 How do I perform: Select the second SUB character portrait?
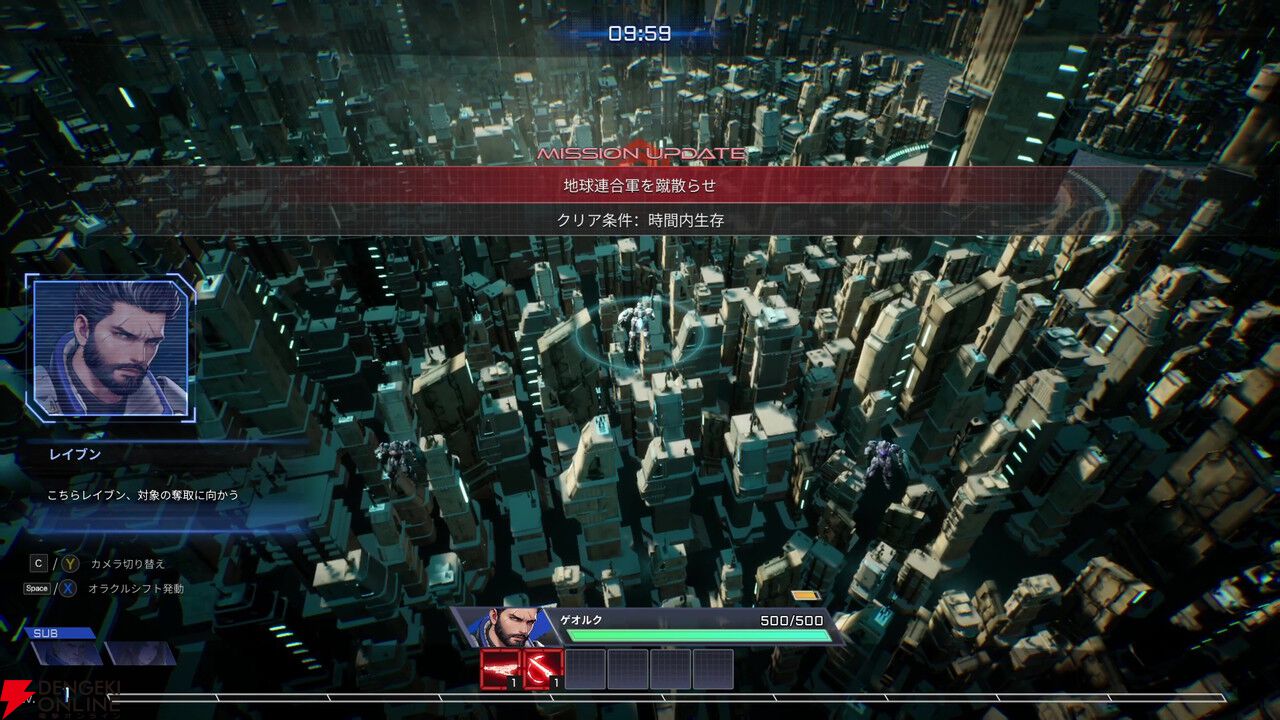tap(140, 653)
